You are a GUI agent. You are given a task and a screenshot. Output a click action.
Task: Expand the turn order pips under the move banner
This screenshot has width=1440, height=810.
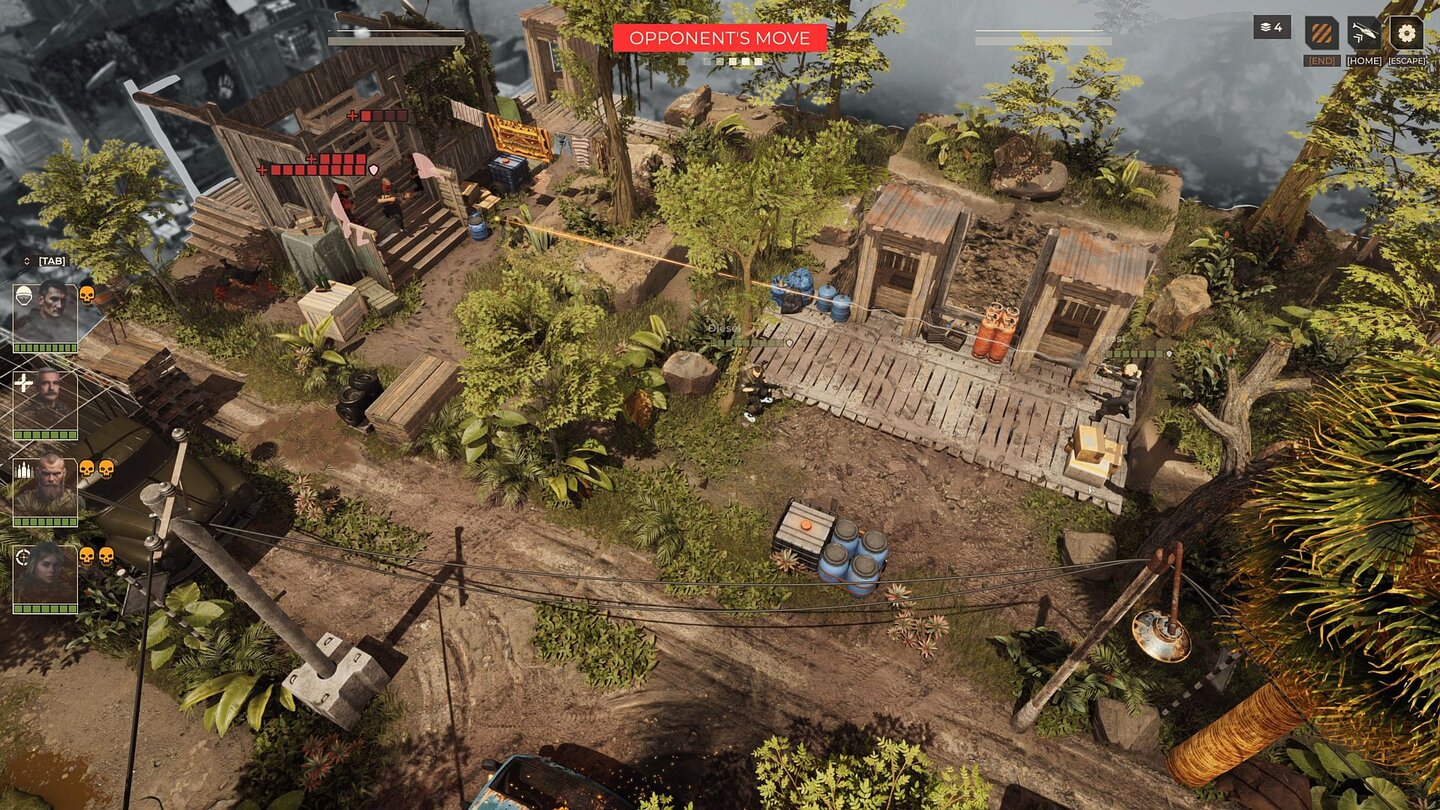(x=718, y=62)
